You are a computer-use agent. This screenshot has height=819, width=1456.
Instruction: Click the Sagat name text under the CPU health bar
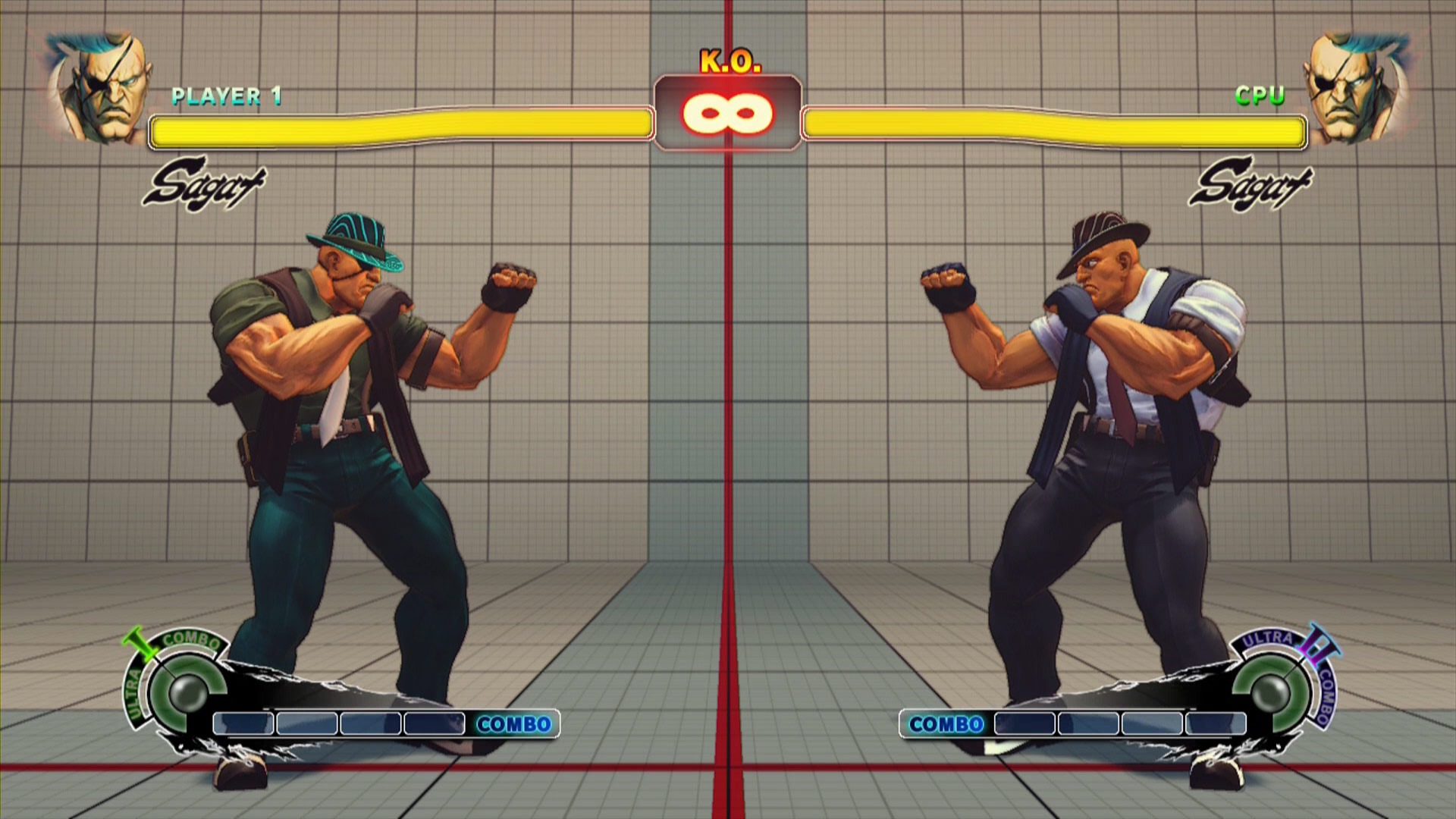click(x=1255, y=182)
